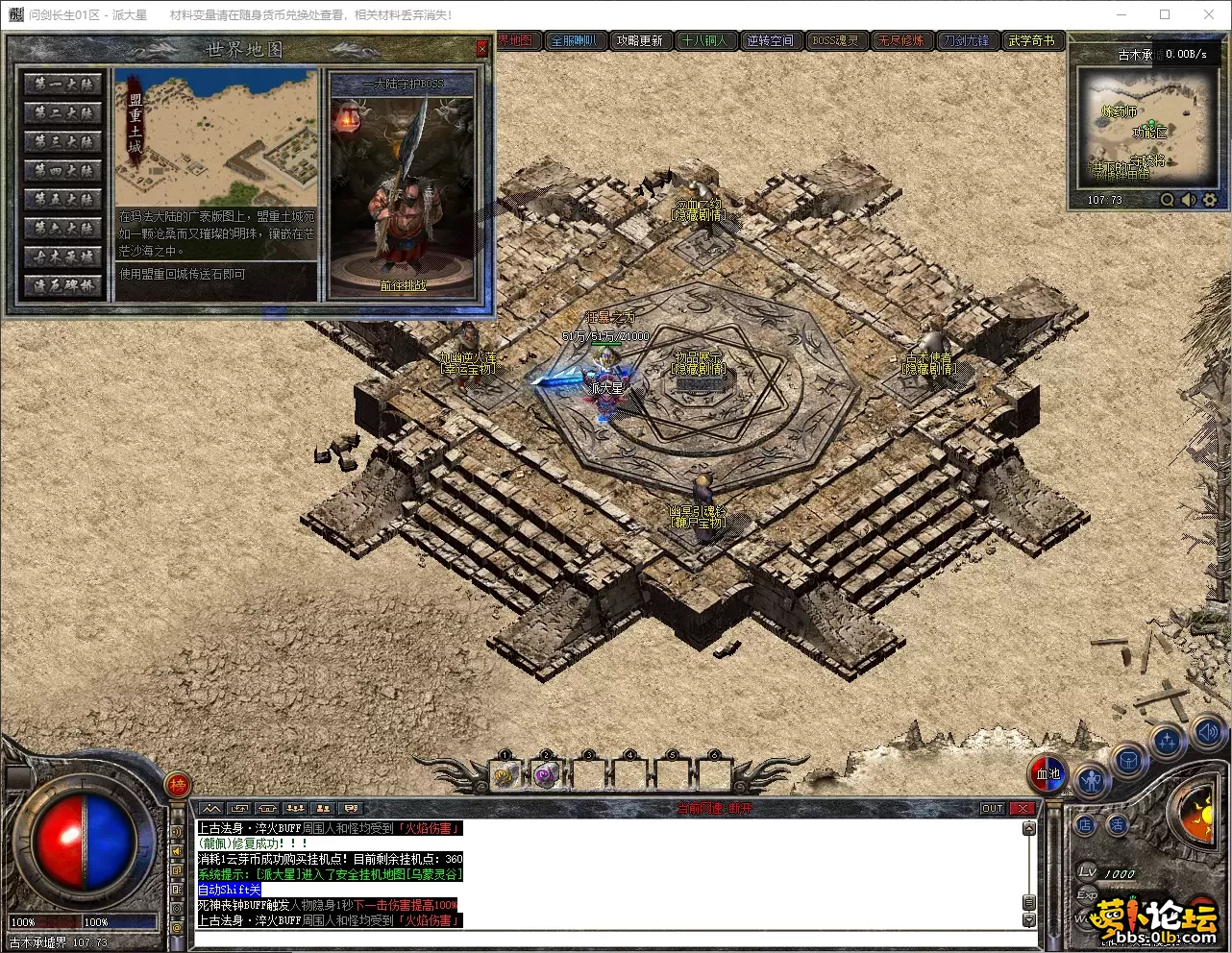The height and width of the screenshot is (953, 1232).
Task: Open 无尽修炼 from the top bar
Action: (900, 40)
